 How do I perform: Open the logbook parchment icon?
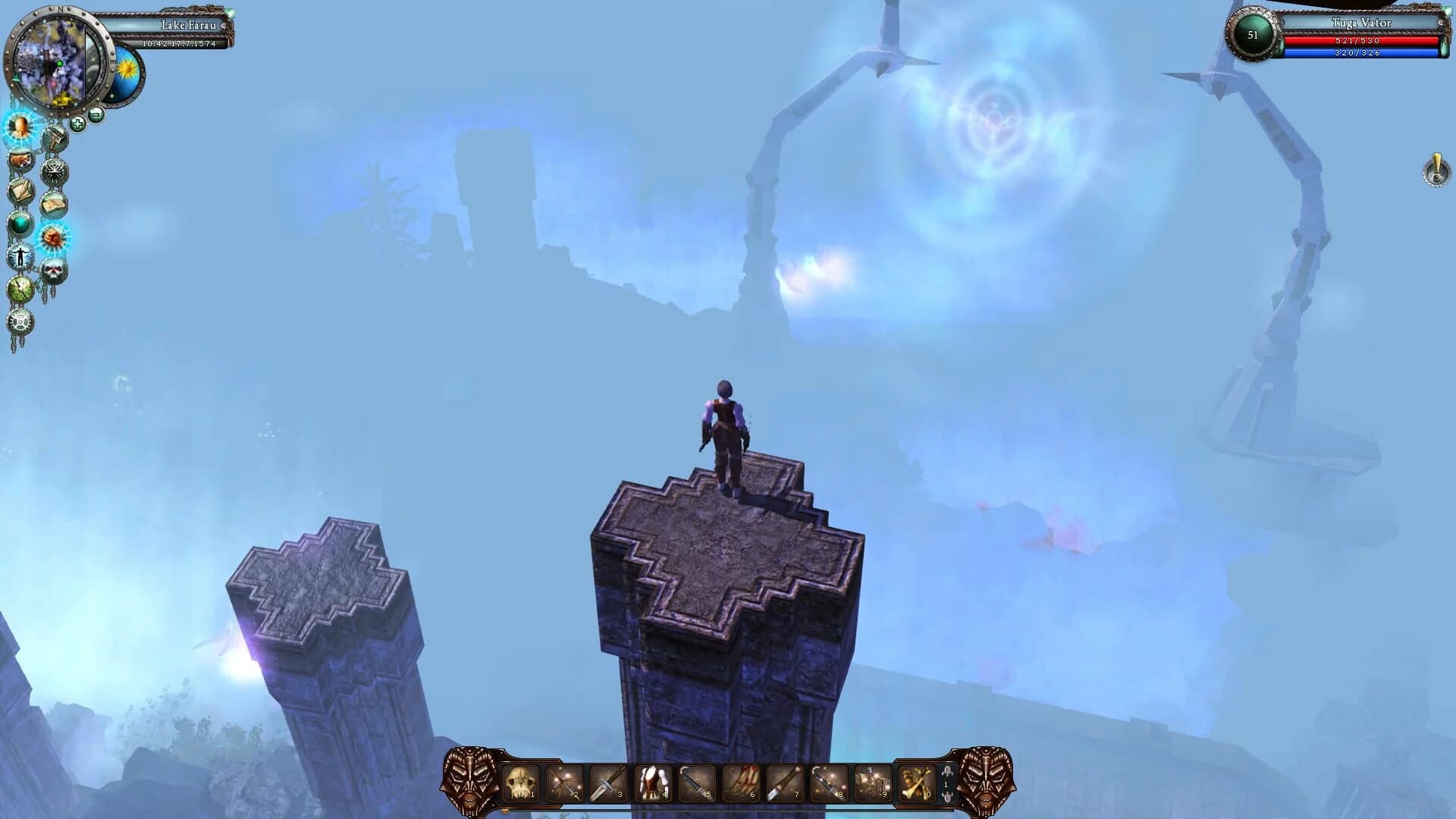click(53, 202)
